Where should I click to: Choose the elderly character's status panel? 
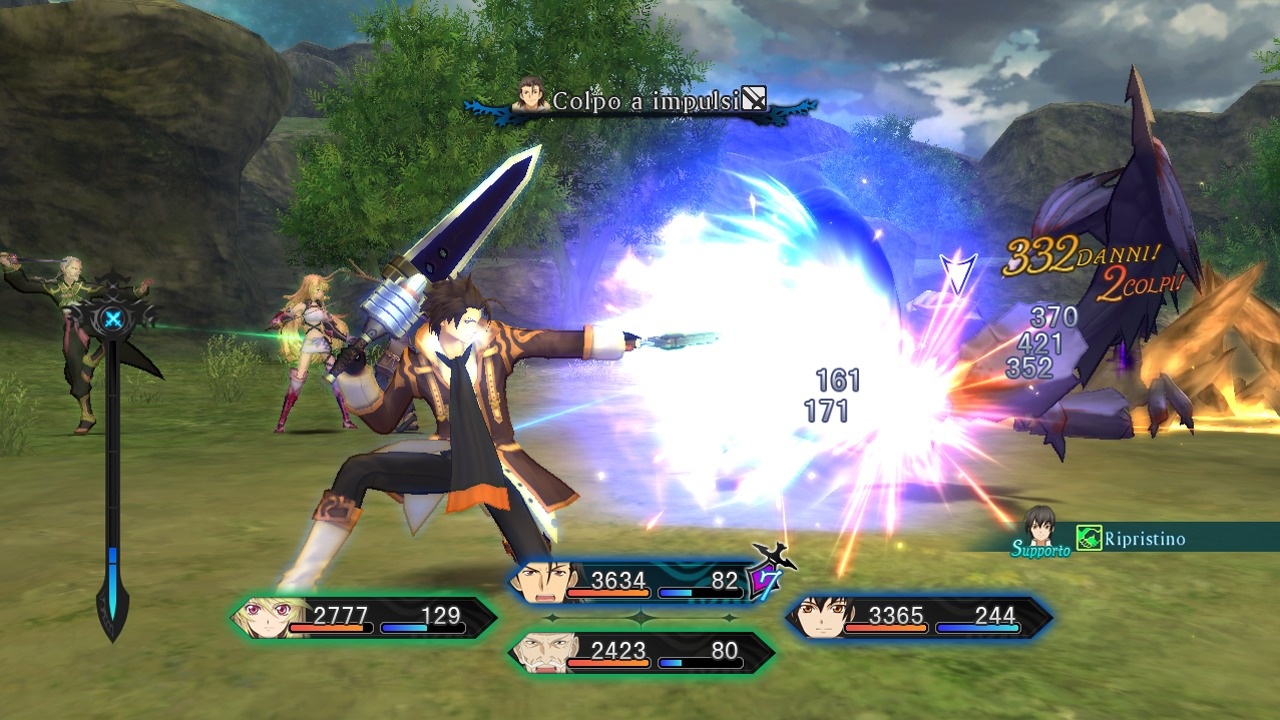(640, 652)
